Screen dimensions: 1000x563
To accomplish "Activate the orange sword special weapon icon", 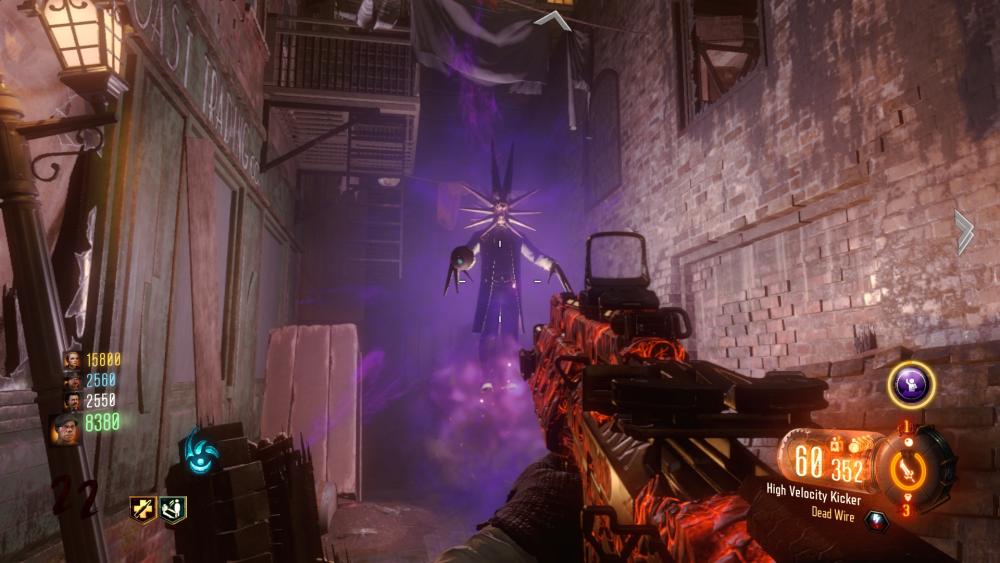I will (908, 469).
